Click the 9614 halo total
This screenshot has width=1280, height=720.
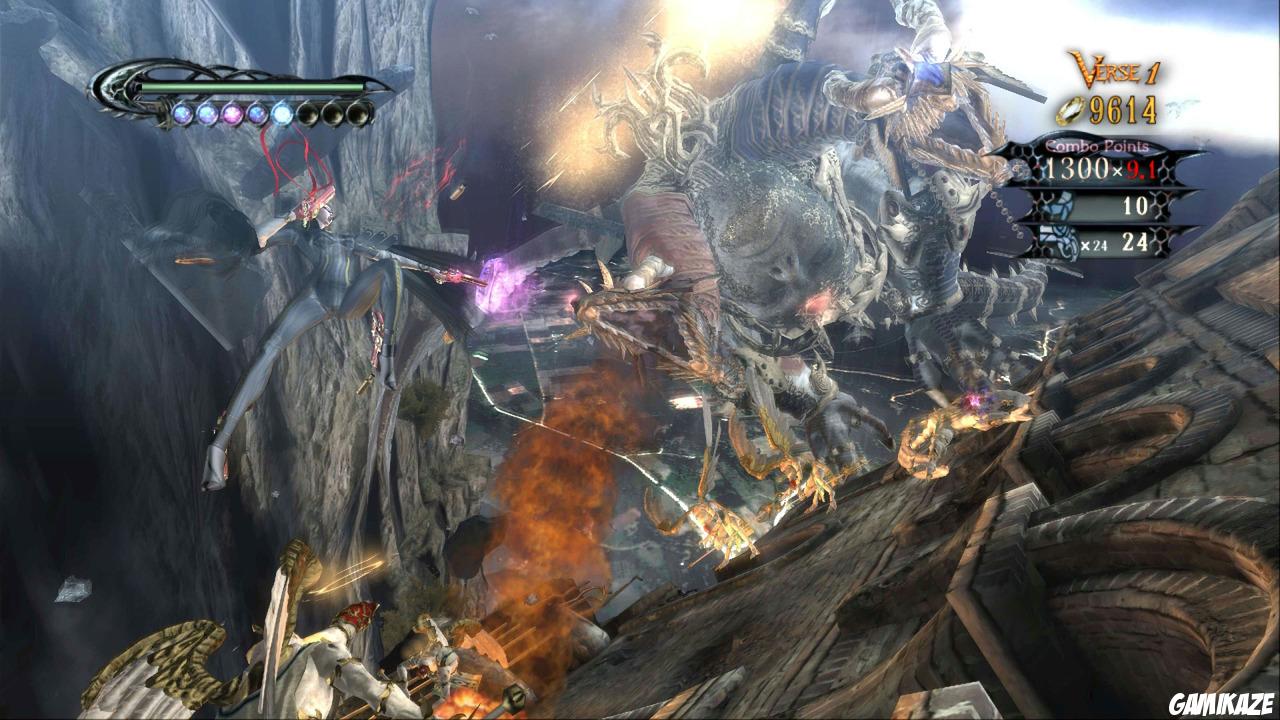pos(1123,110)
